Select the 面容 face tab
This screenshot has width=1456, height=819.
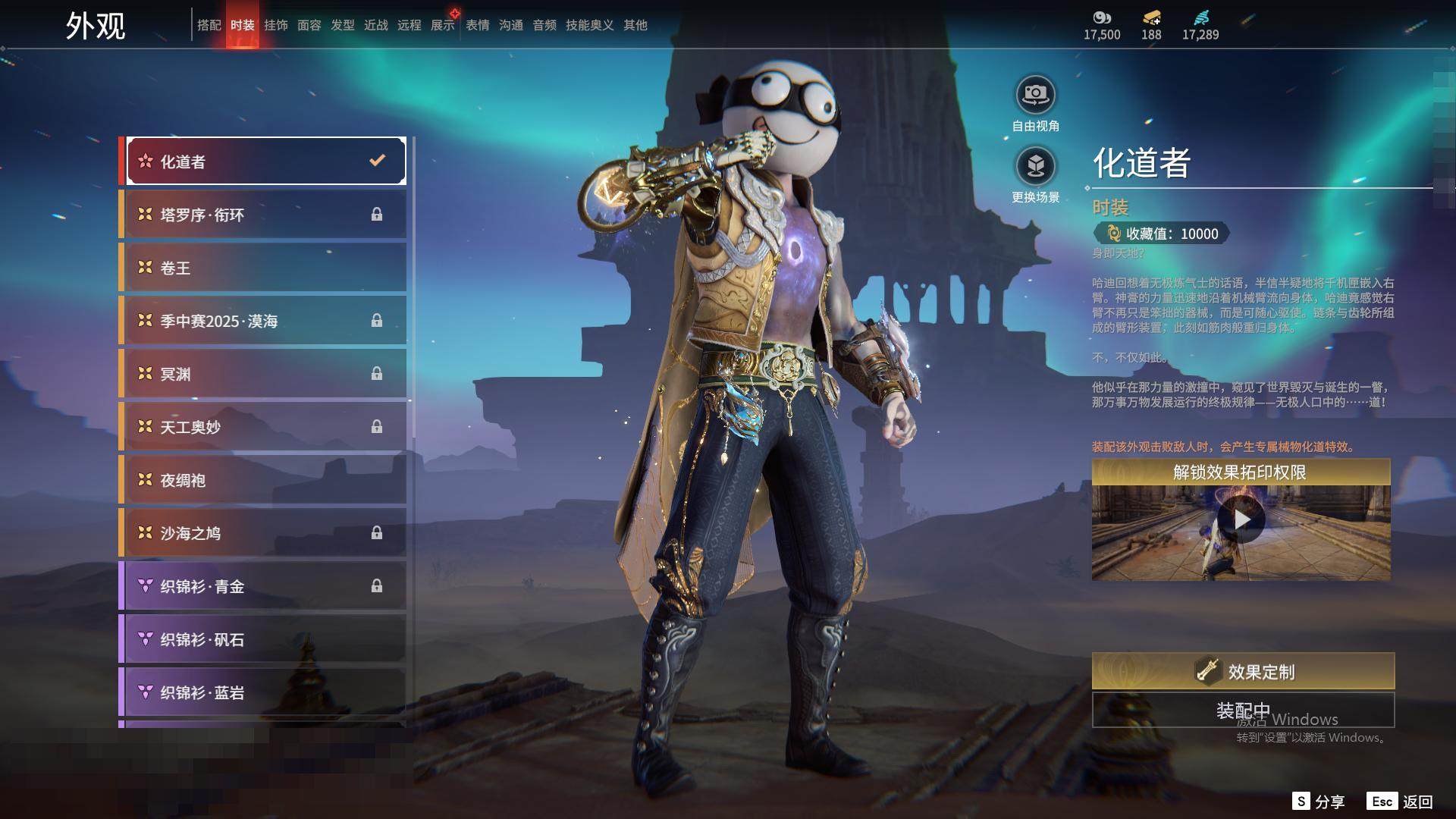tap(309, 25)
